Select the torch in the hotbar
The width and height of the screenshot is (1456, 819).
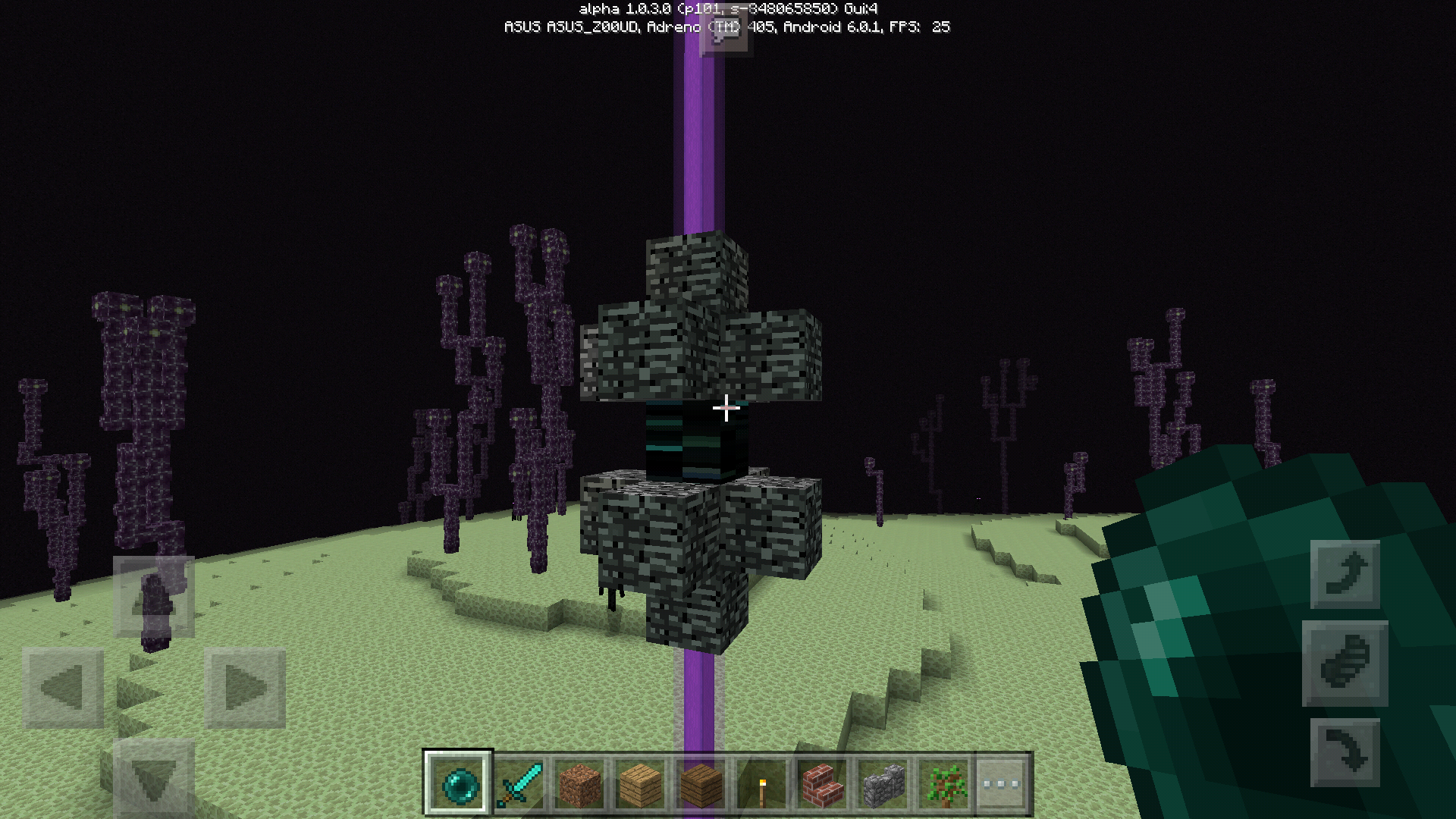tap(762, 783)
